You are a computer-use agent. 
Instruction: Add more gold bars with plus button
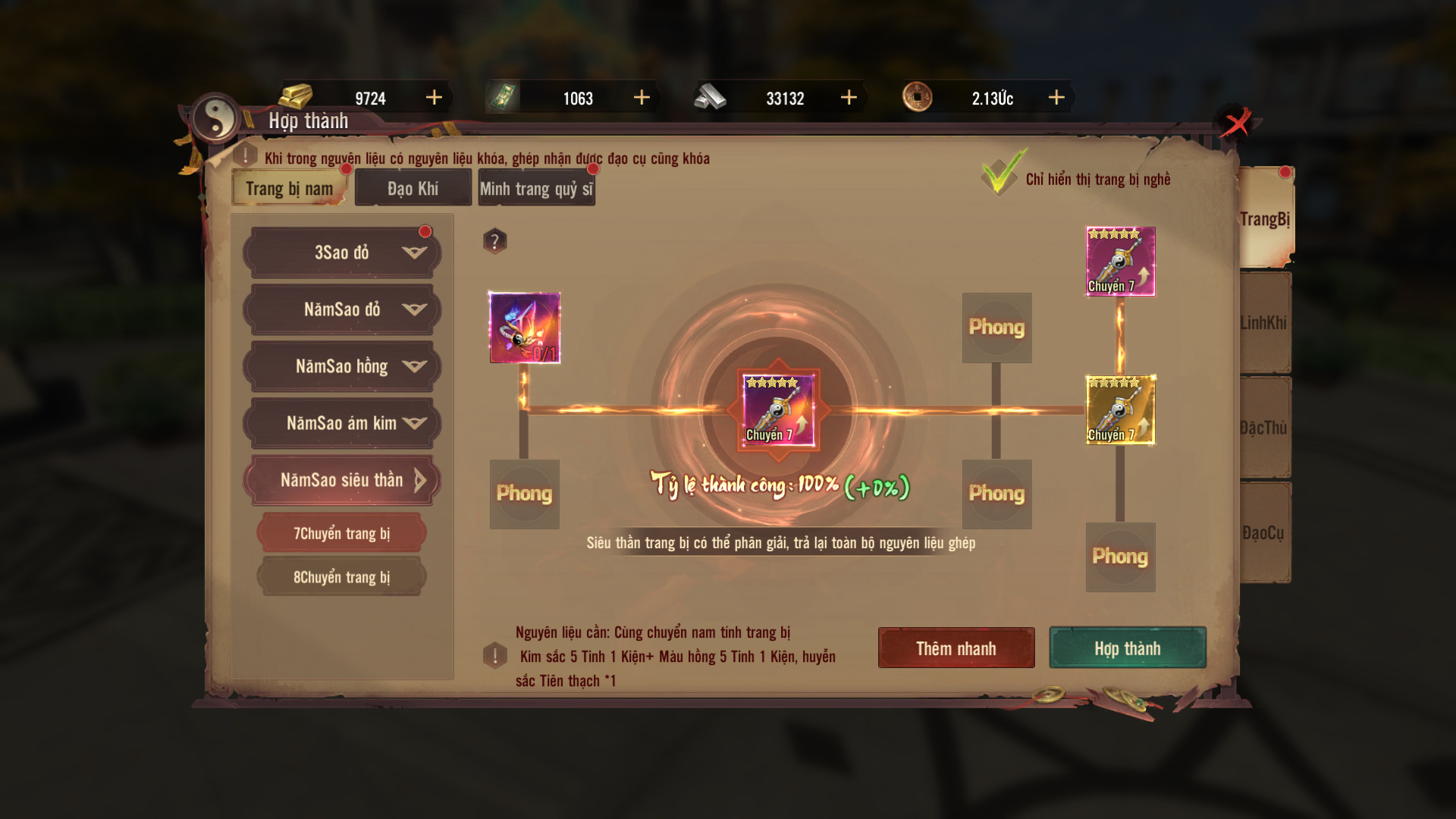point(434,98)
